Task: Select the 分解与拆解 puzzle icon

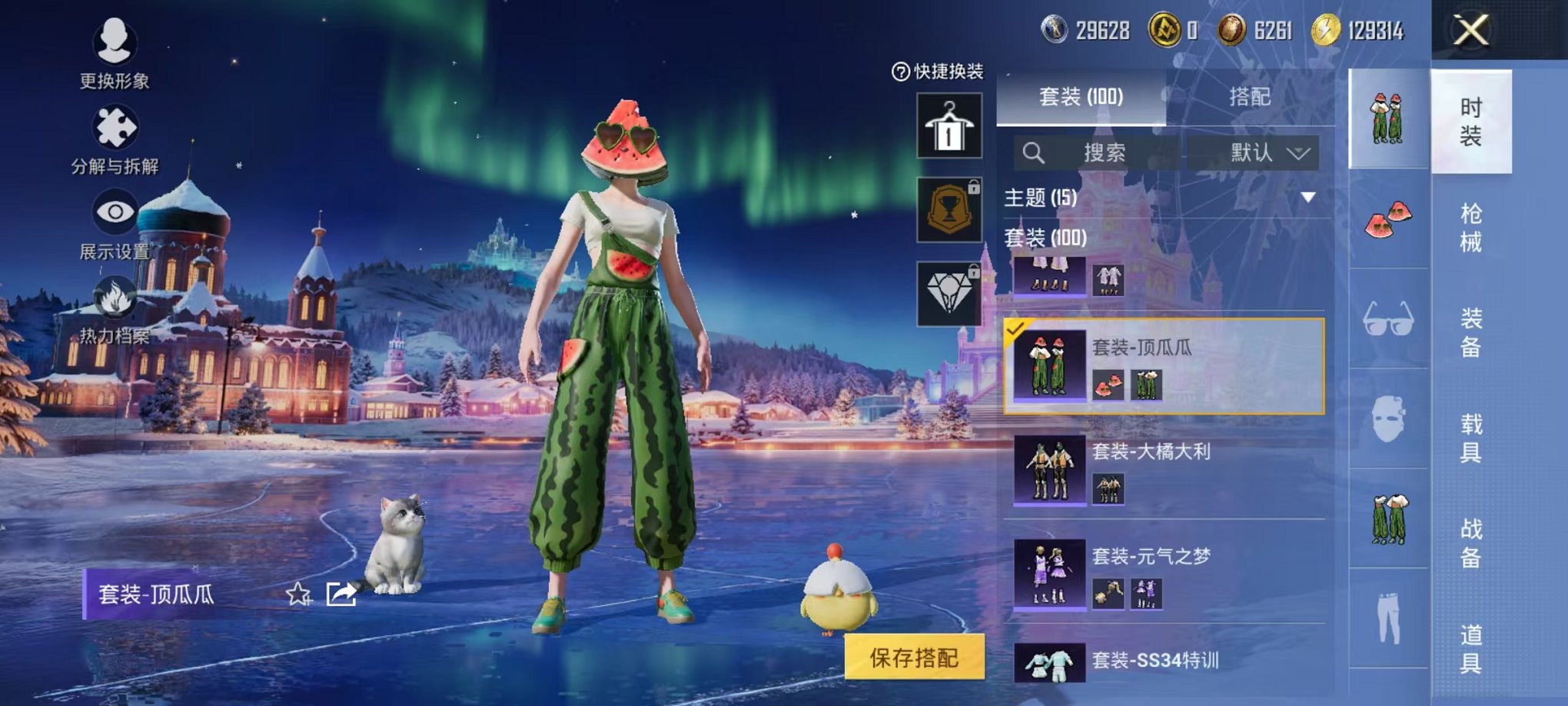Action: (x=111, y=123)
